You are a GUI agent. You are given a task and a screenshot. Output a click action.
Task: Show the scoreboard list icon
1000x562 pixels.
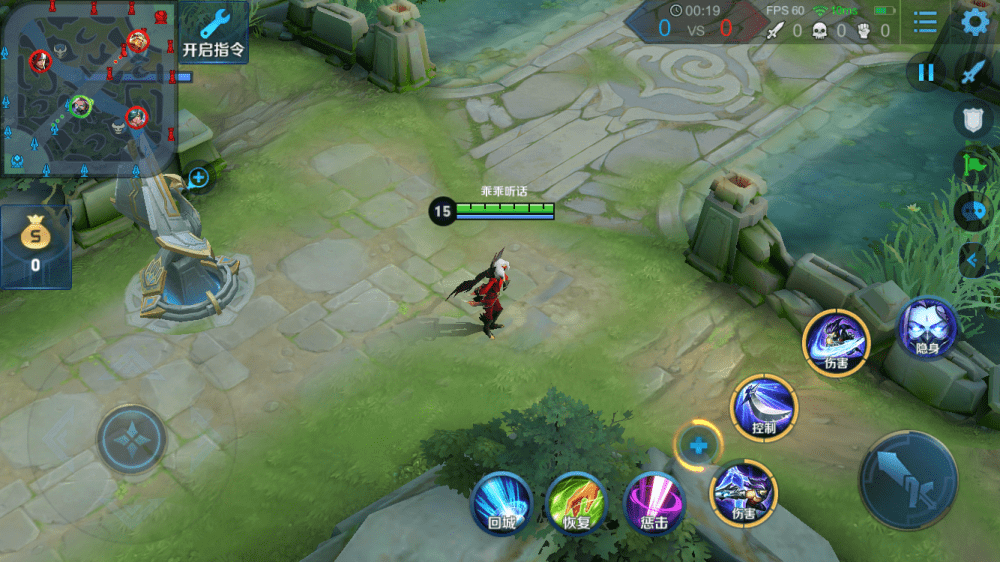click(925, 23)
